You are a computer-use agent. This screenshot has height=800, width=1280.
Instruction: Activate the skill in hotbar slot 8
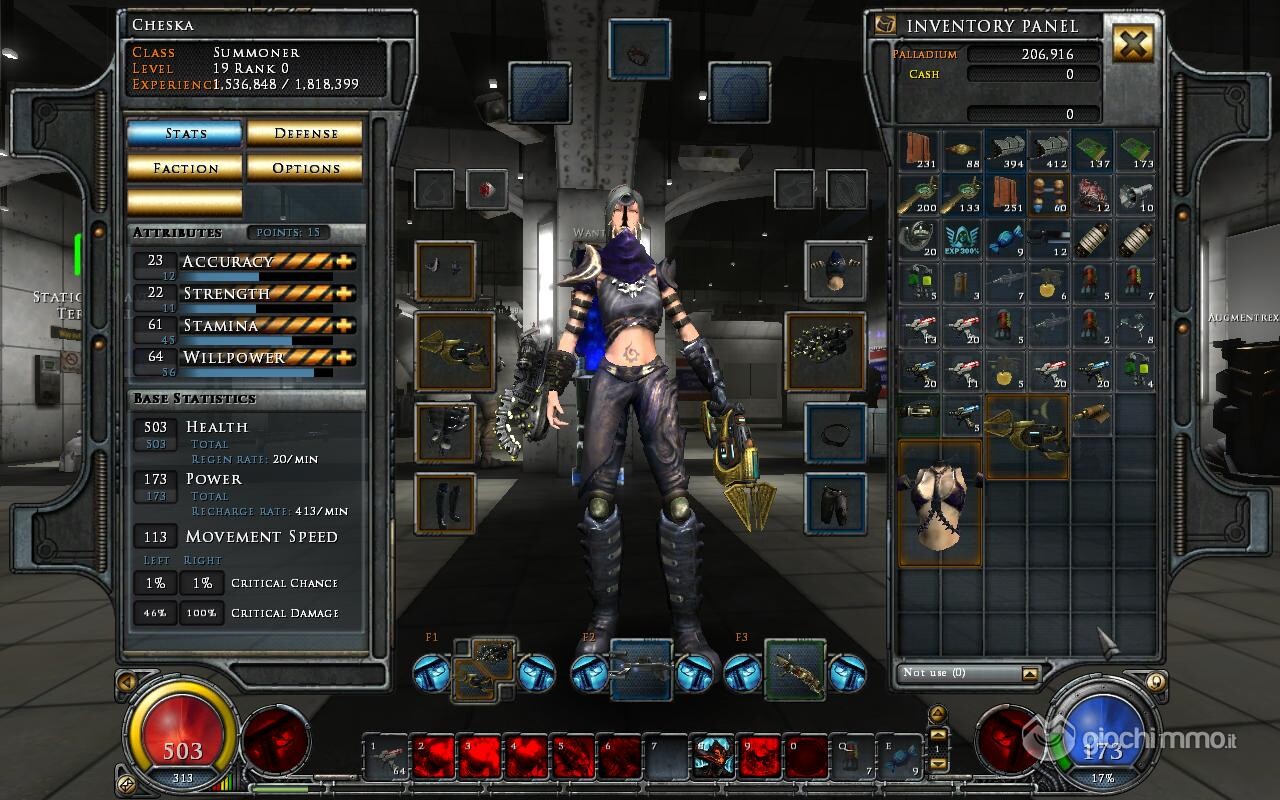coord(713,758)
